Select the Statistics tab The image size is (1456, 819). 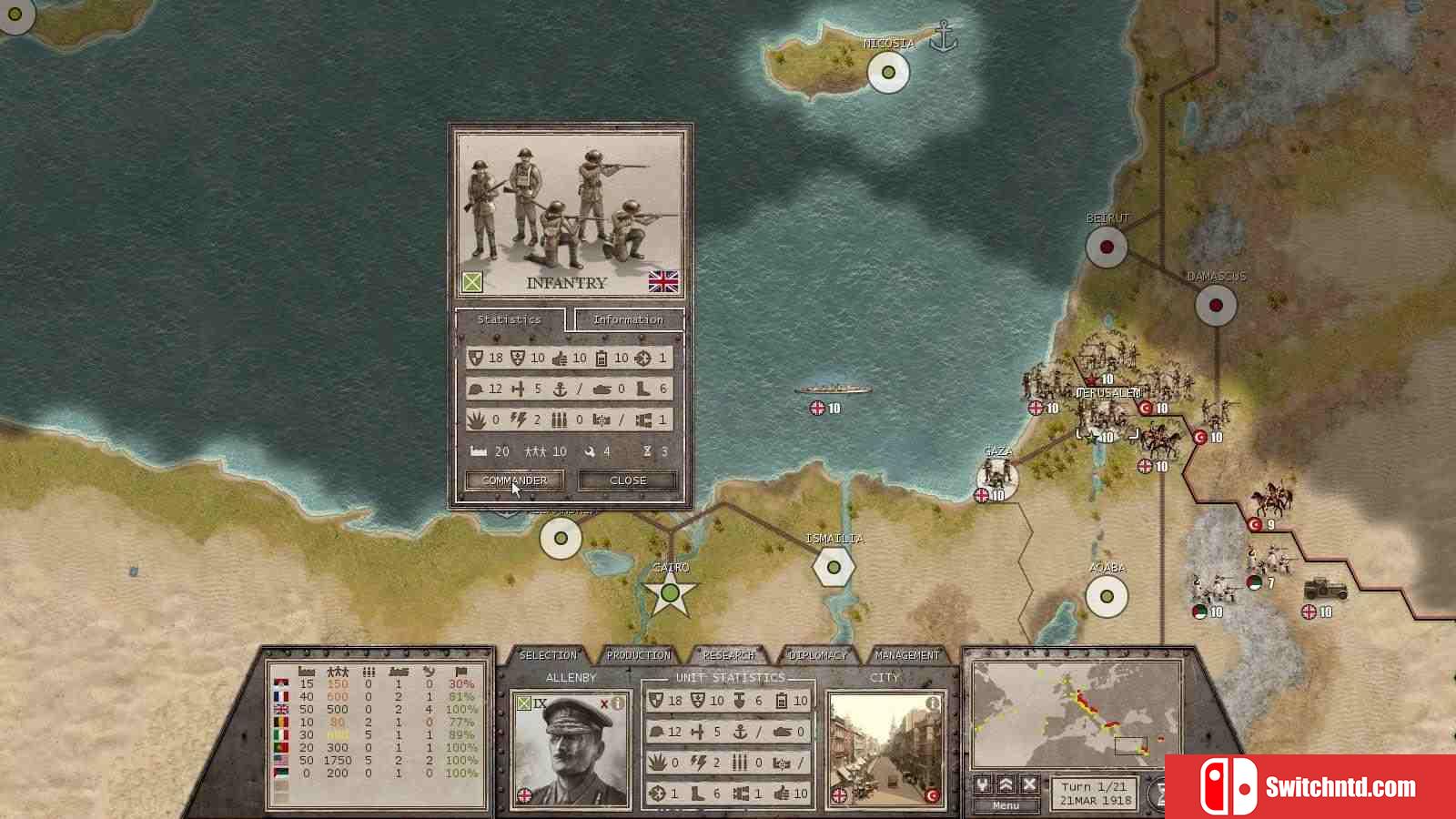(509, 319)
